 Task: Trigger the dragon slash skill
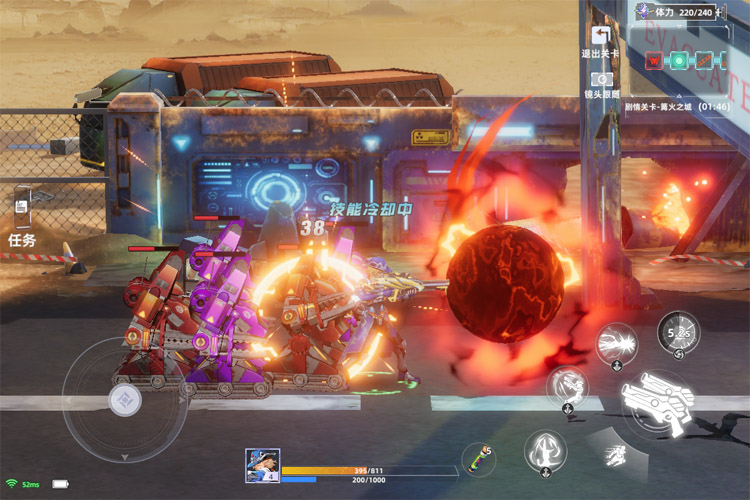[567, 387]
